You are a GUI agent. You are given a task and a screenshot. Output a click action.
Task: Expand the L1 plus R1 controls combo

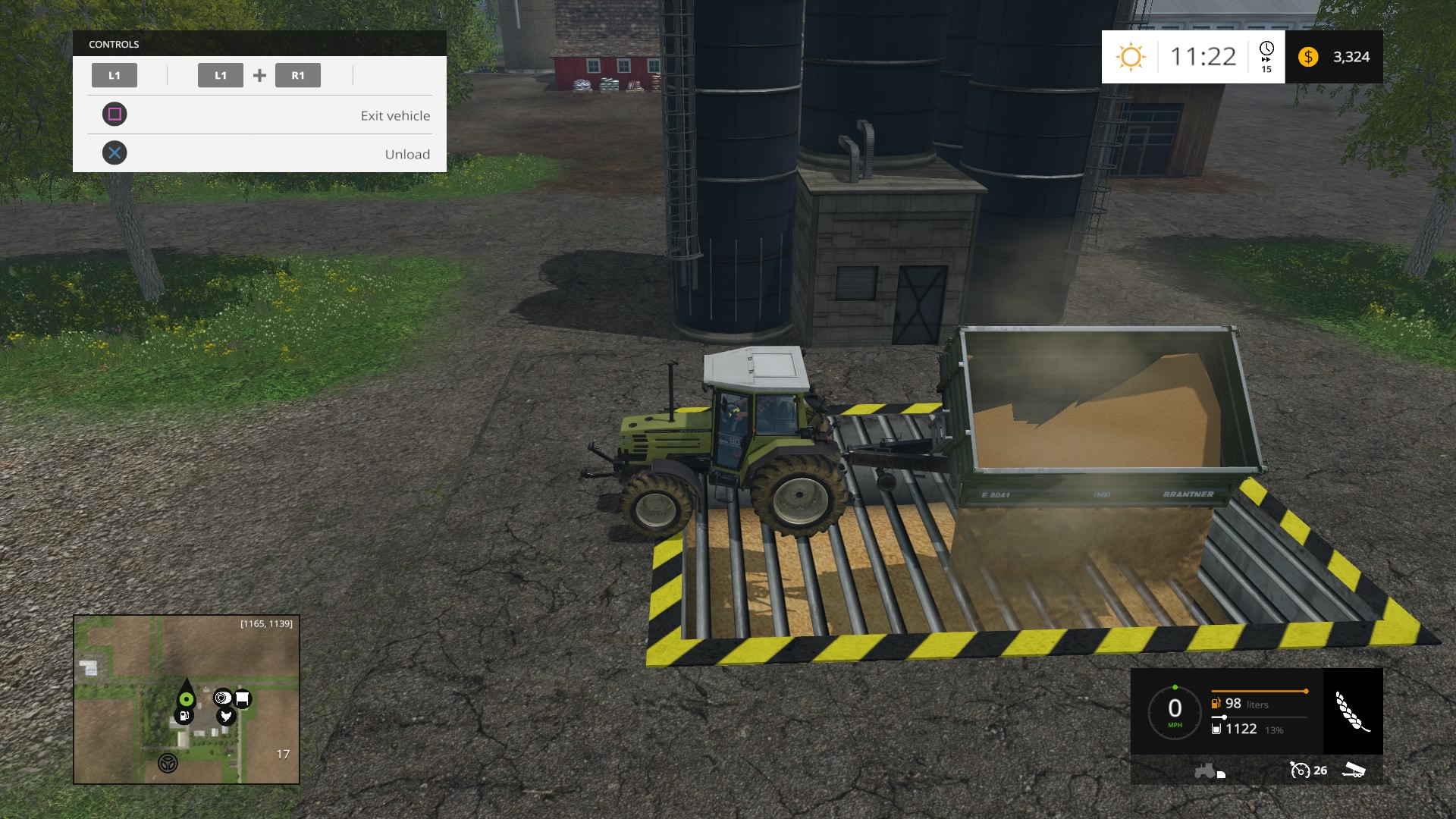coord(259,75)
